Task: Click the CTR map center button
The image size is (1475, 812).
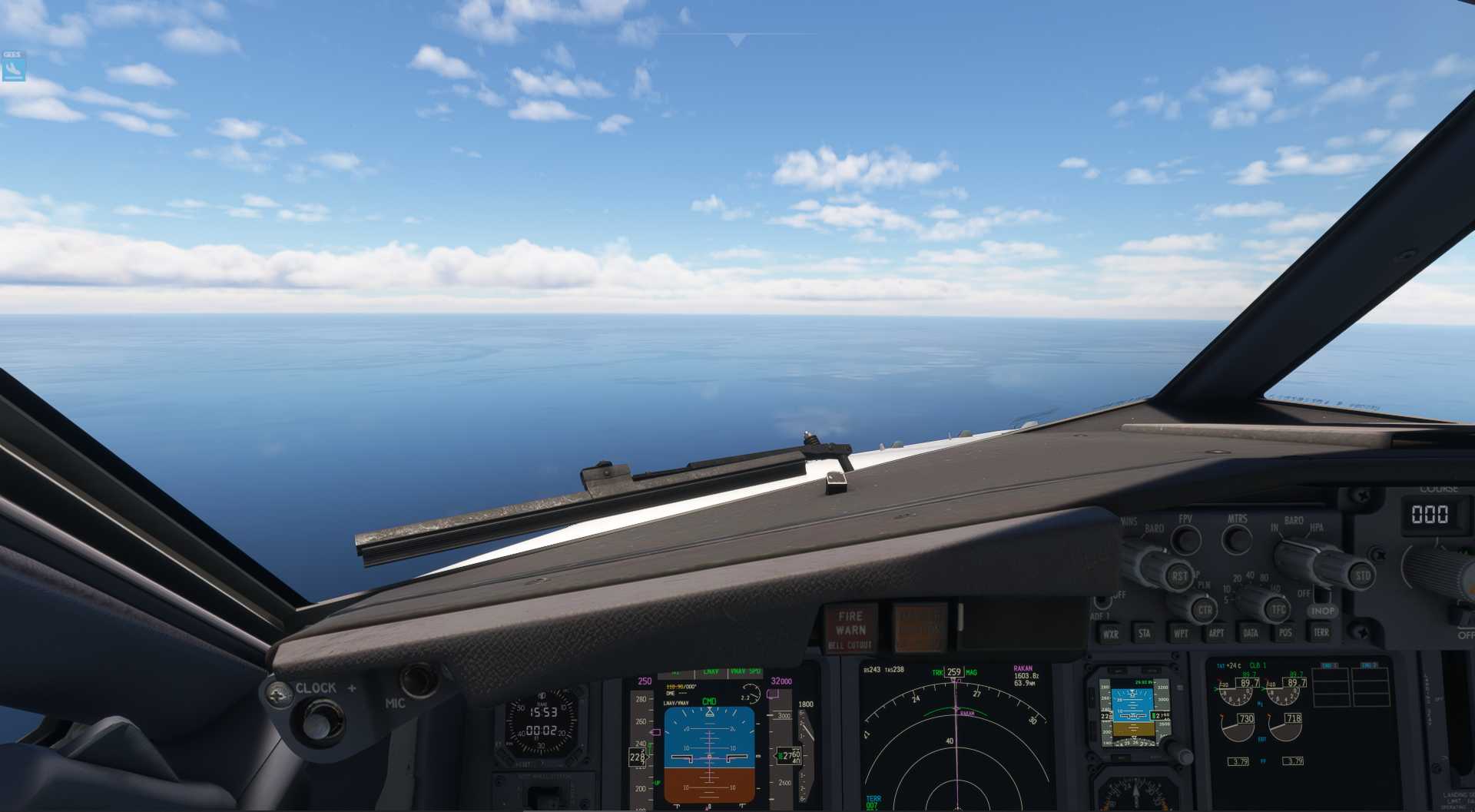Action: 1204,611
